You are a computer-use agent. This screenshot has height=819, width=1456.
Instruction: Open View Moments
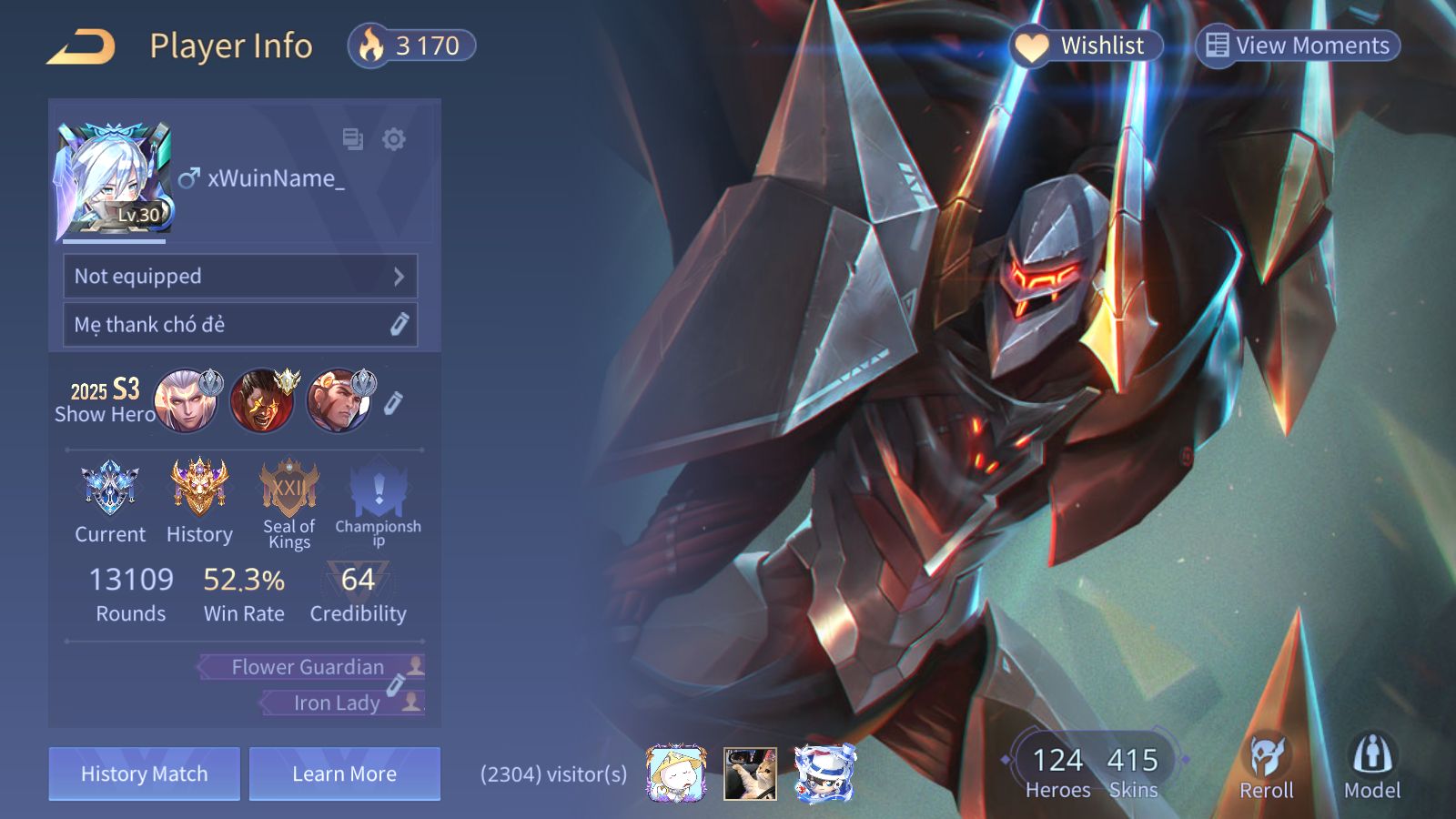(1298, 45)
